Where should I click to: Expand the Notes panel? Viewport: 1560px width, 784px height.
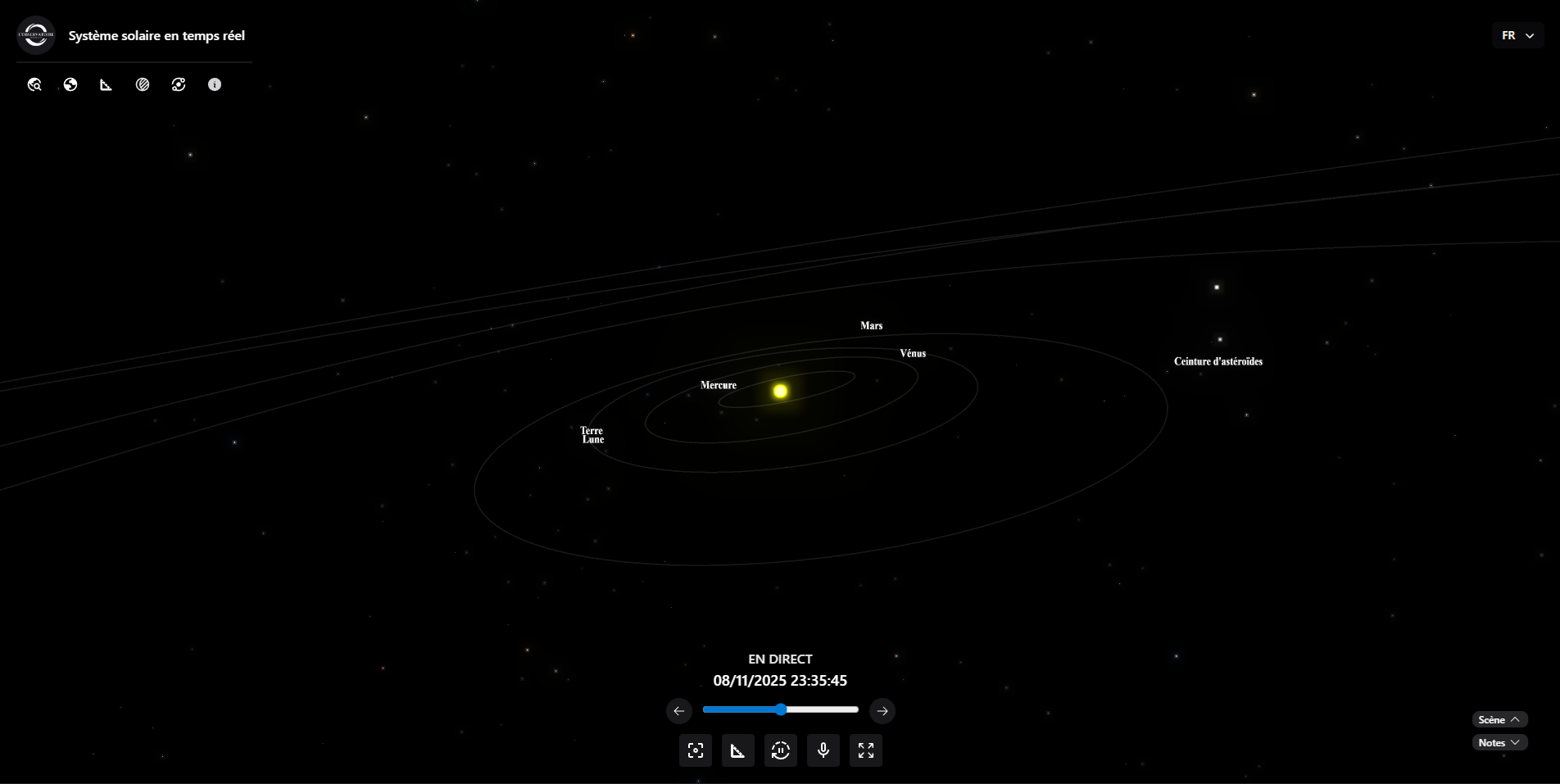pos(1499,742)
